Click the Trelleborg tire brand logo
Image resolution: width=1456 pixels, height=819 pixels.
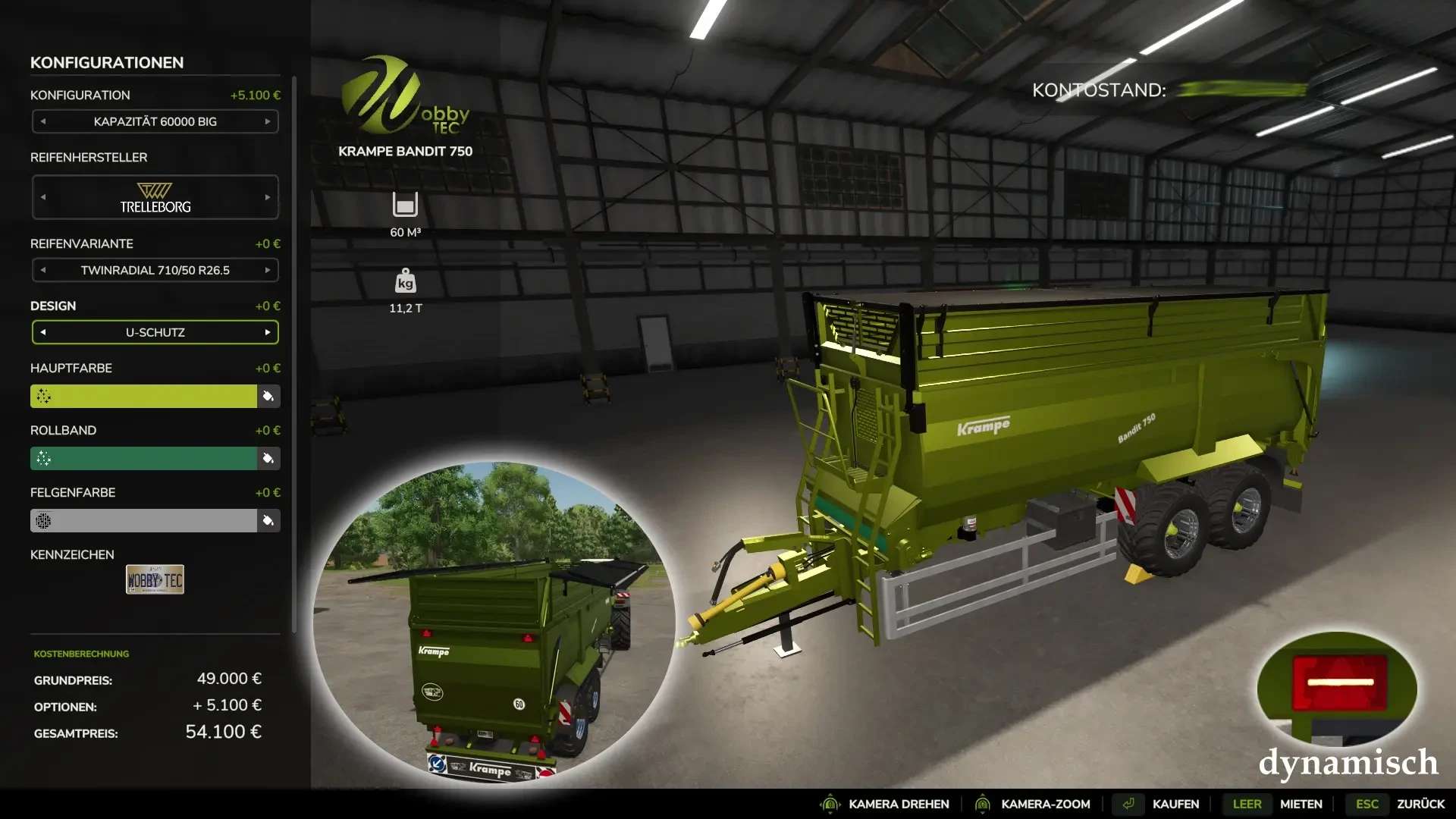[155, 196]
